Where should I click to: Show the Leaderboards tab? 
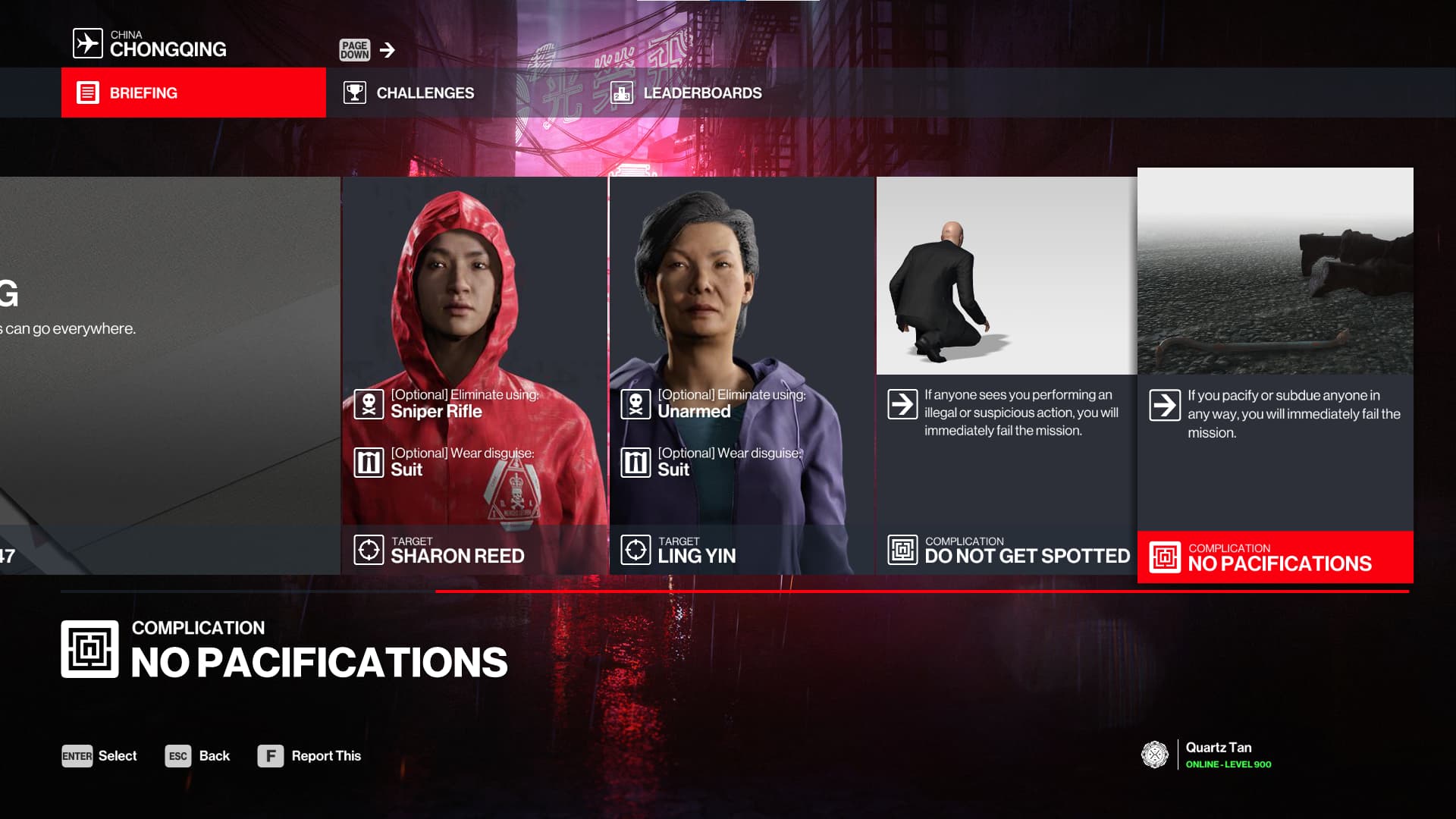pyautogui.click(x=686, y=93)
